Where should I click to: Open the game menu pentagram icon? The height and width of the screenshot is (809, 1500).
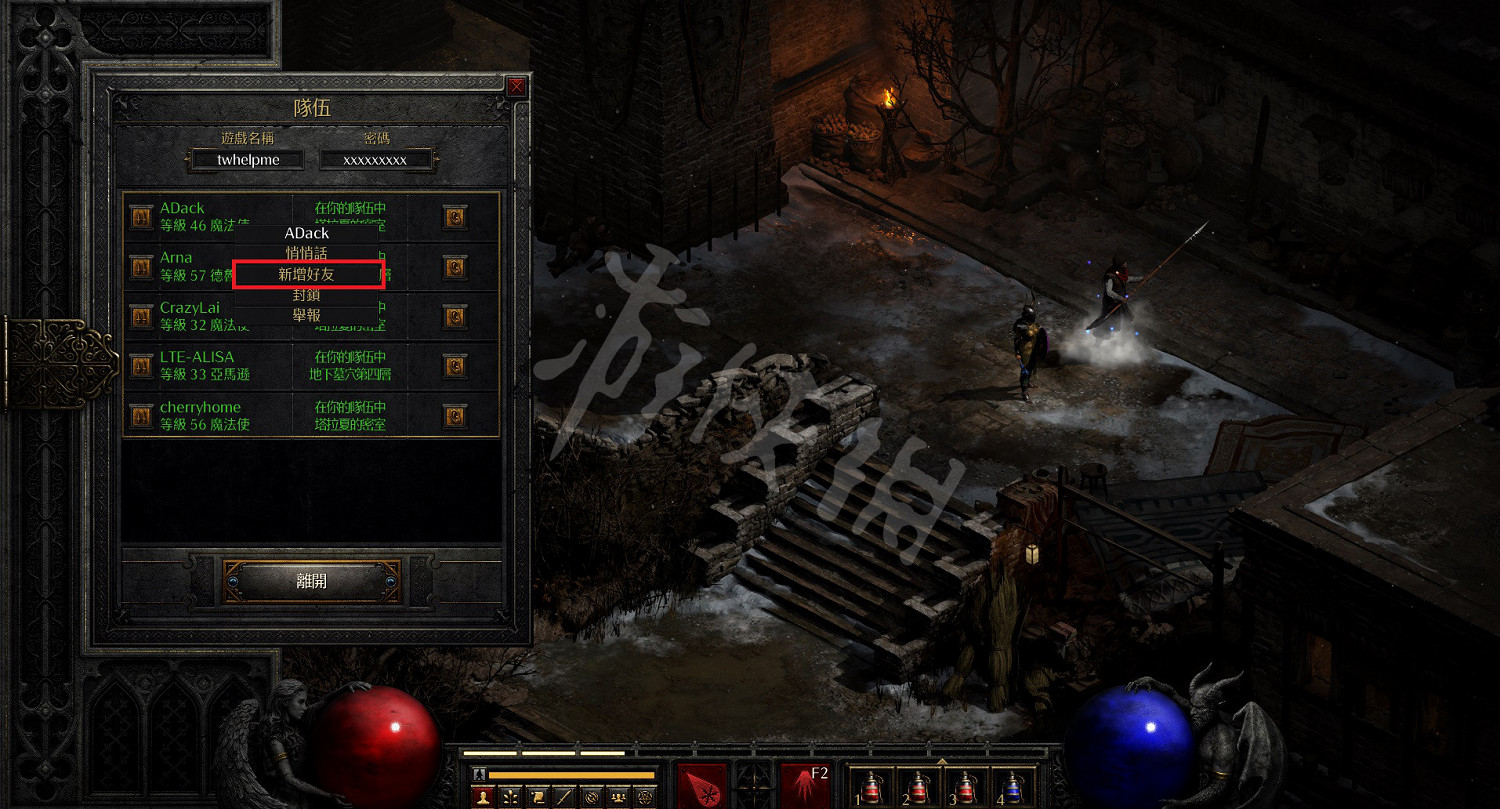point(645,797)
